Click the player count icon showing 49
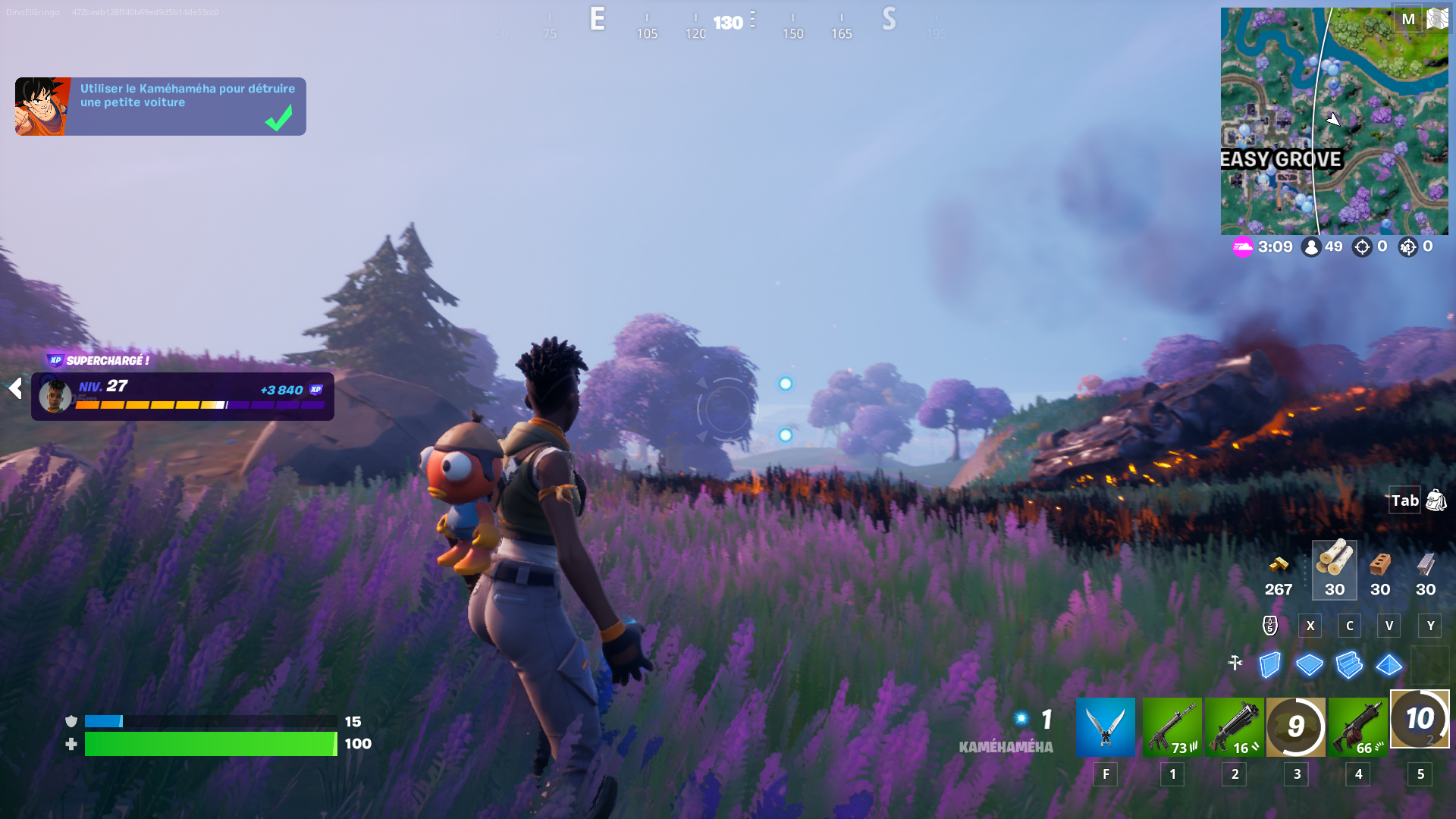This screenshot has height=819, width=1456. pyautogui.click(x=1311, y=246)
